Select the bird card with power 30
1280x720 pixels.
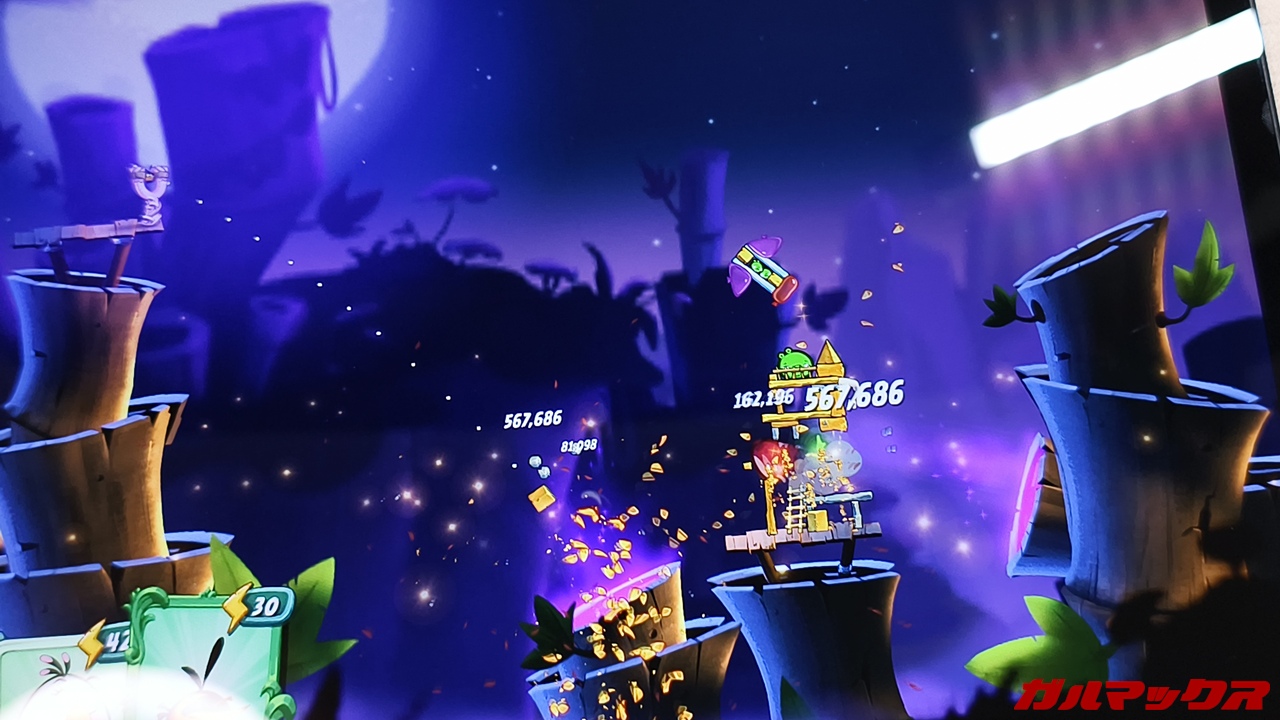point(205,660)
